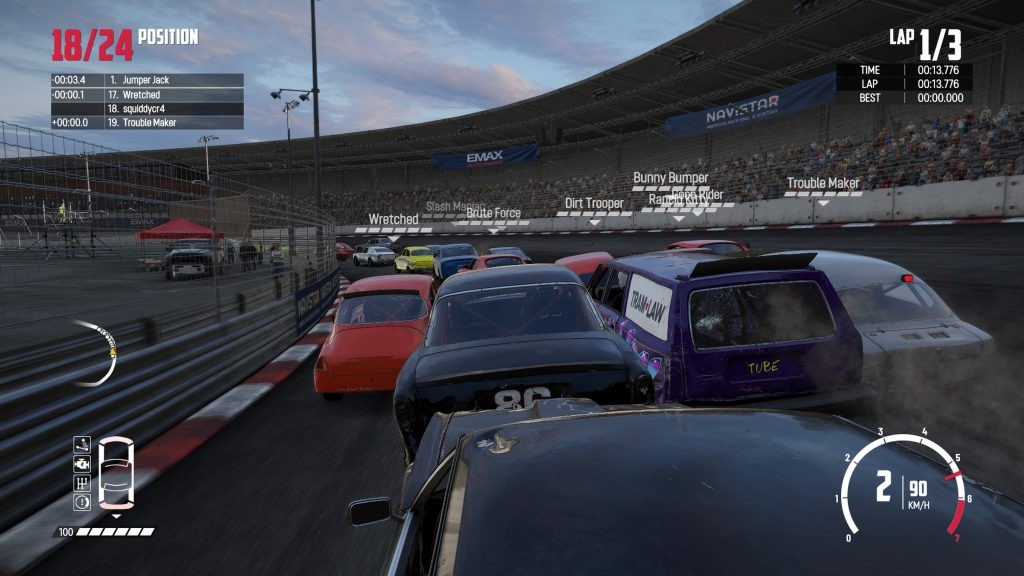Image resolution: width=1024 pixels, height=576 pixels.
Task: Click the Brute Force driver name tag
Action: click(x=493, y=213)
